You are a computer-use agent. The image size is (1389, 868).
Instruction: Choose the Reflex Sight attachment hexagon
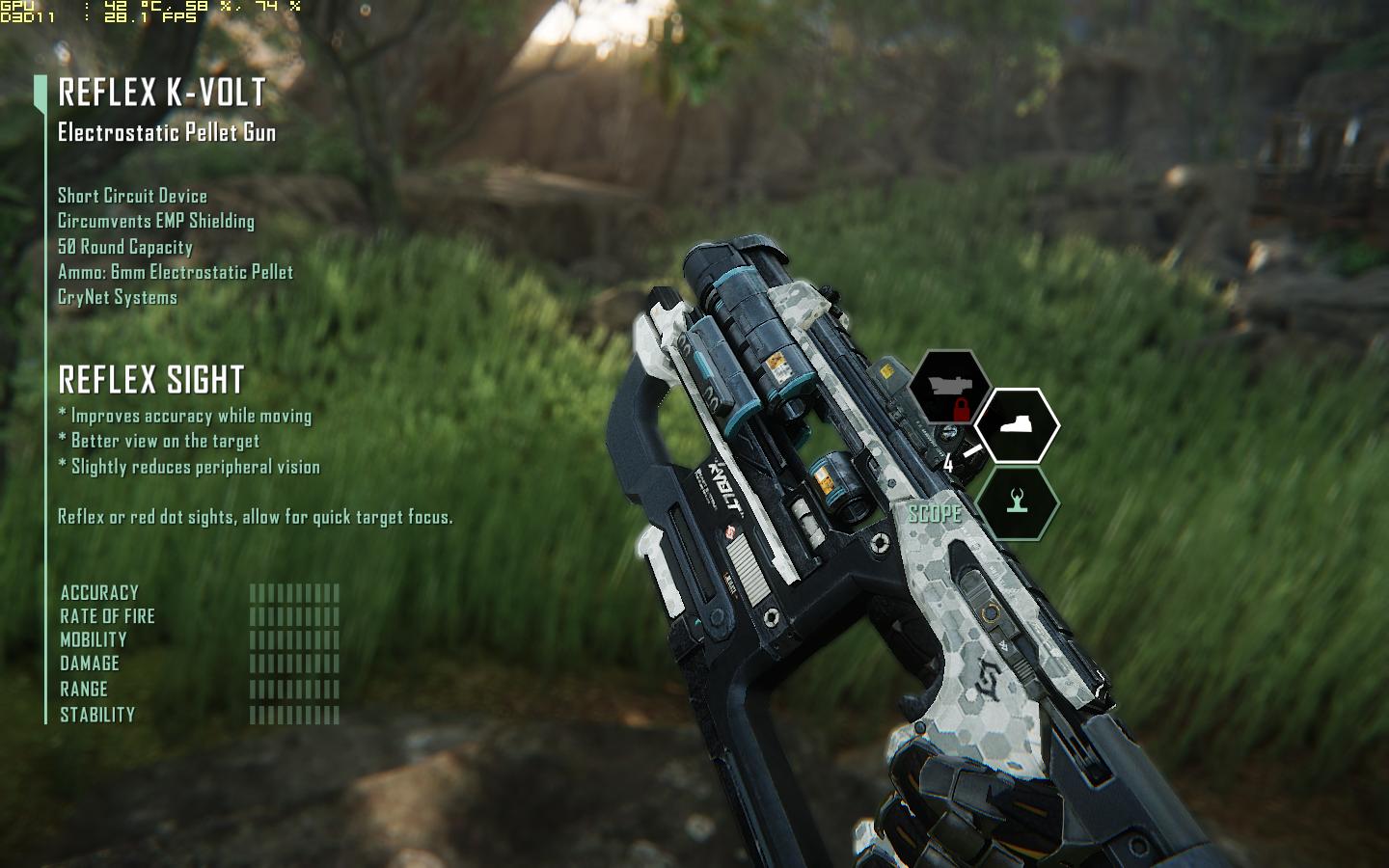coord(1017,425)
